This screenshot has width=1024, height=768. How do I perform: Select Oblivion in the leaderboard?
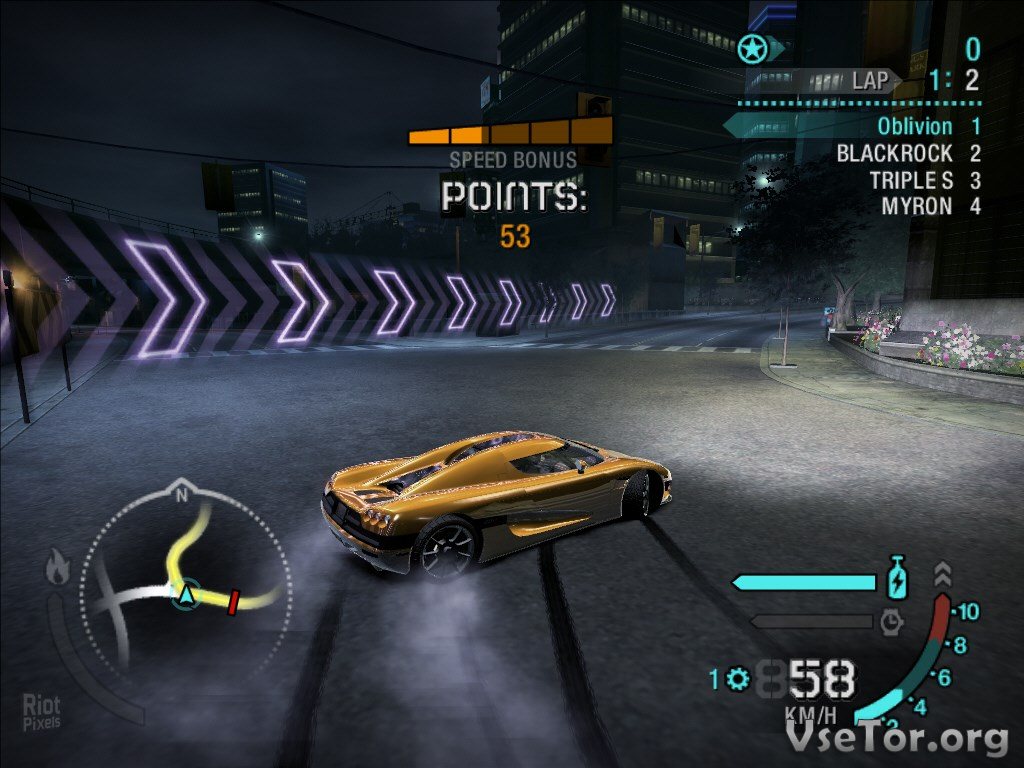click(914, 126)
